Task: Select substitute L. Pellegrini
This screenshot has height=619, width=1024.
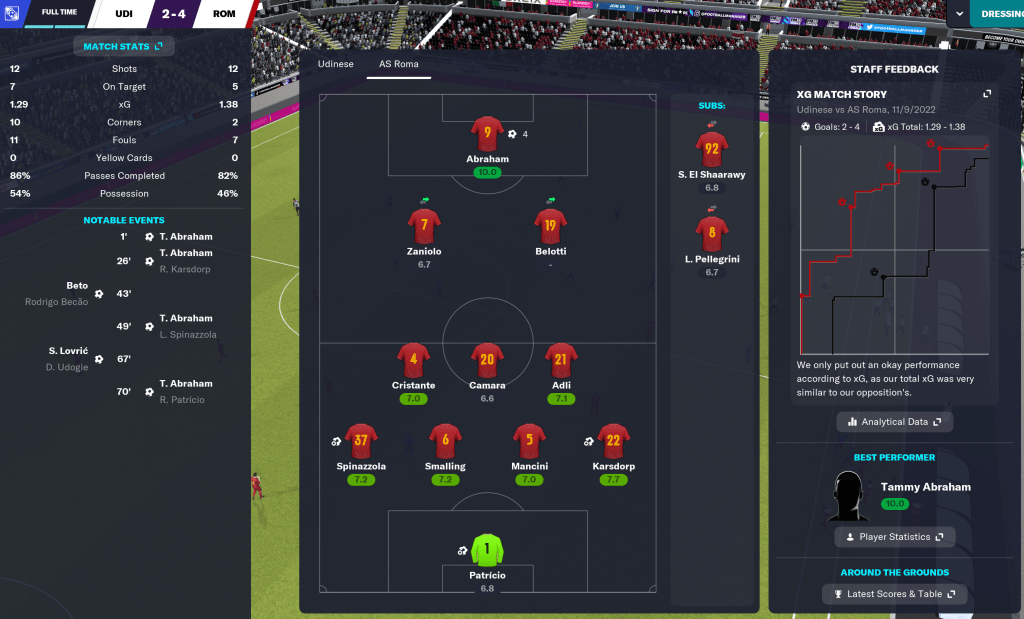Action: coord(712,235)
